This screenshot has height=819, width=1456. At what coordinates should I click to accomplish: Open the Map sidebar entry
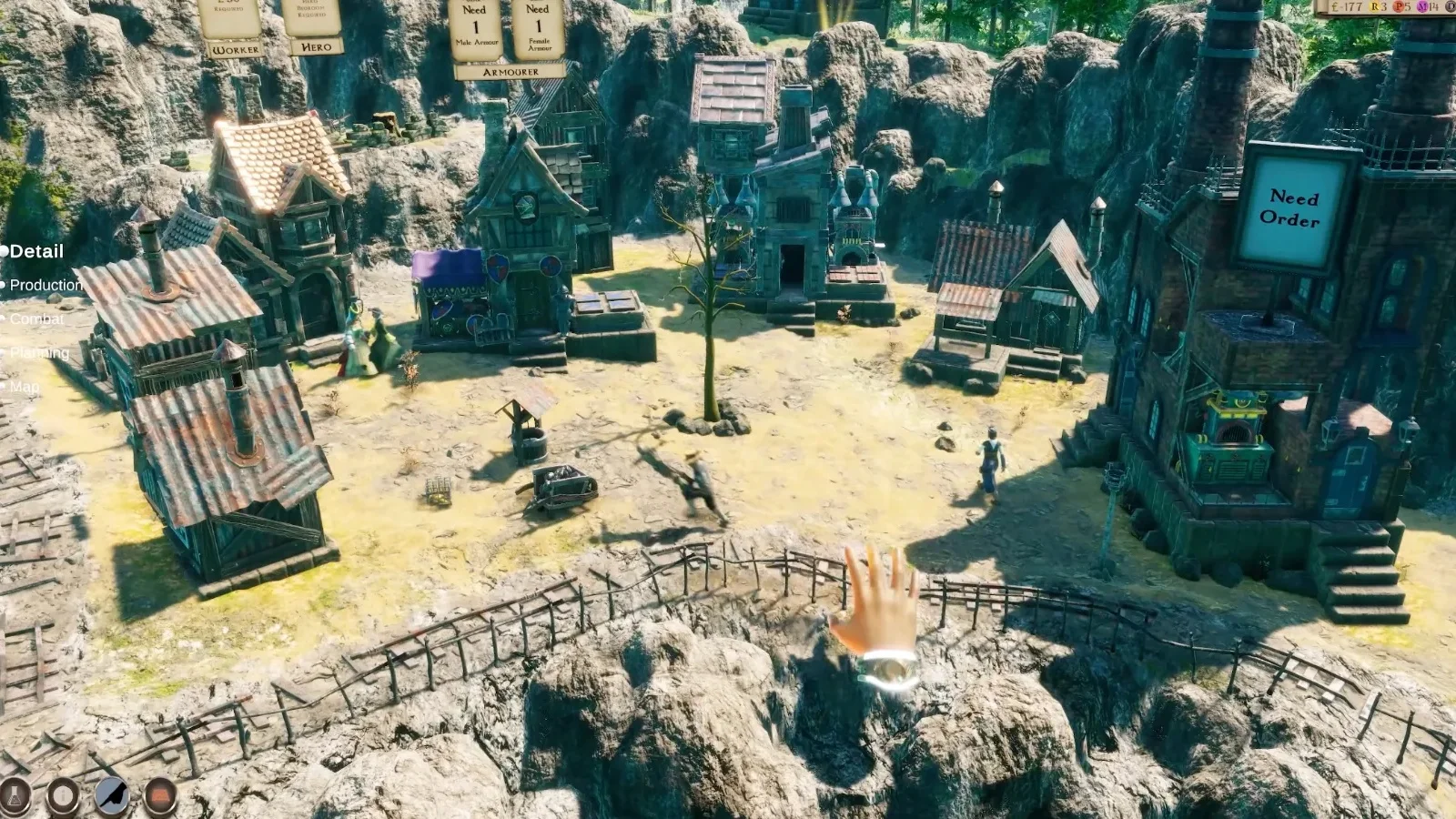[26, 386]
